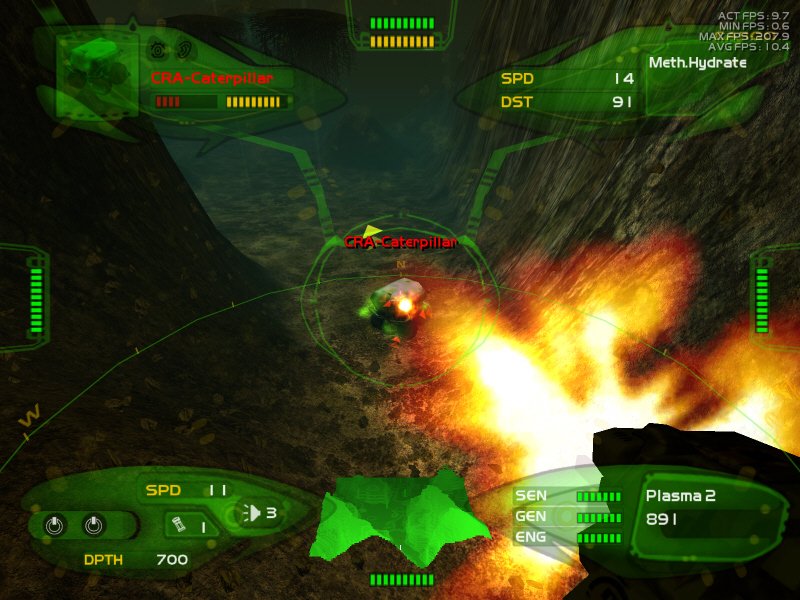Click the targeted CRA-Caterpillar reticle label

(x=400, y=242)
